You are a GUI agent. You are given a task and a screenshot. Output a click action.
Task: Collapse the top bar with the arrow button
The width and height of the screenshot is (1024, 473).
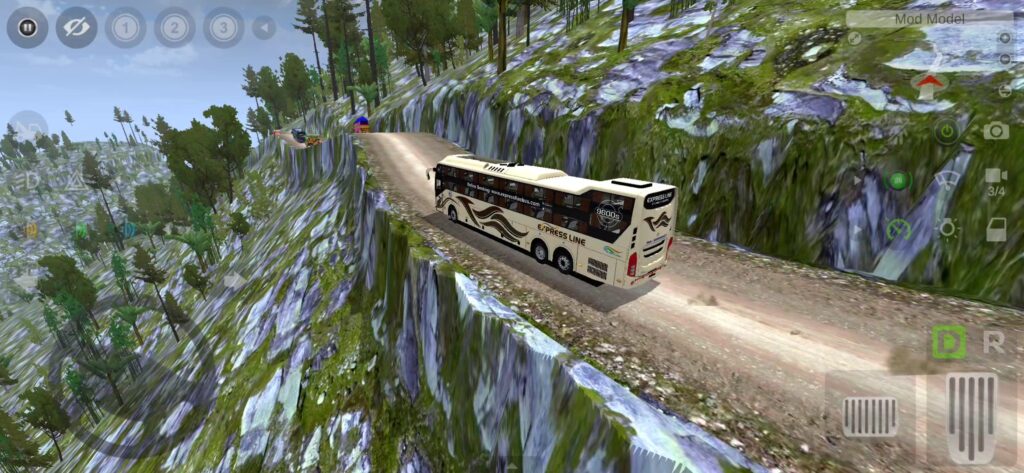[264, 27]
